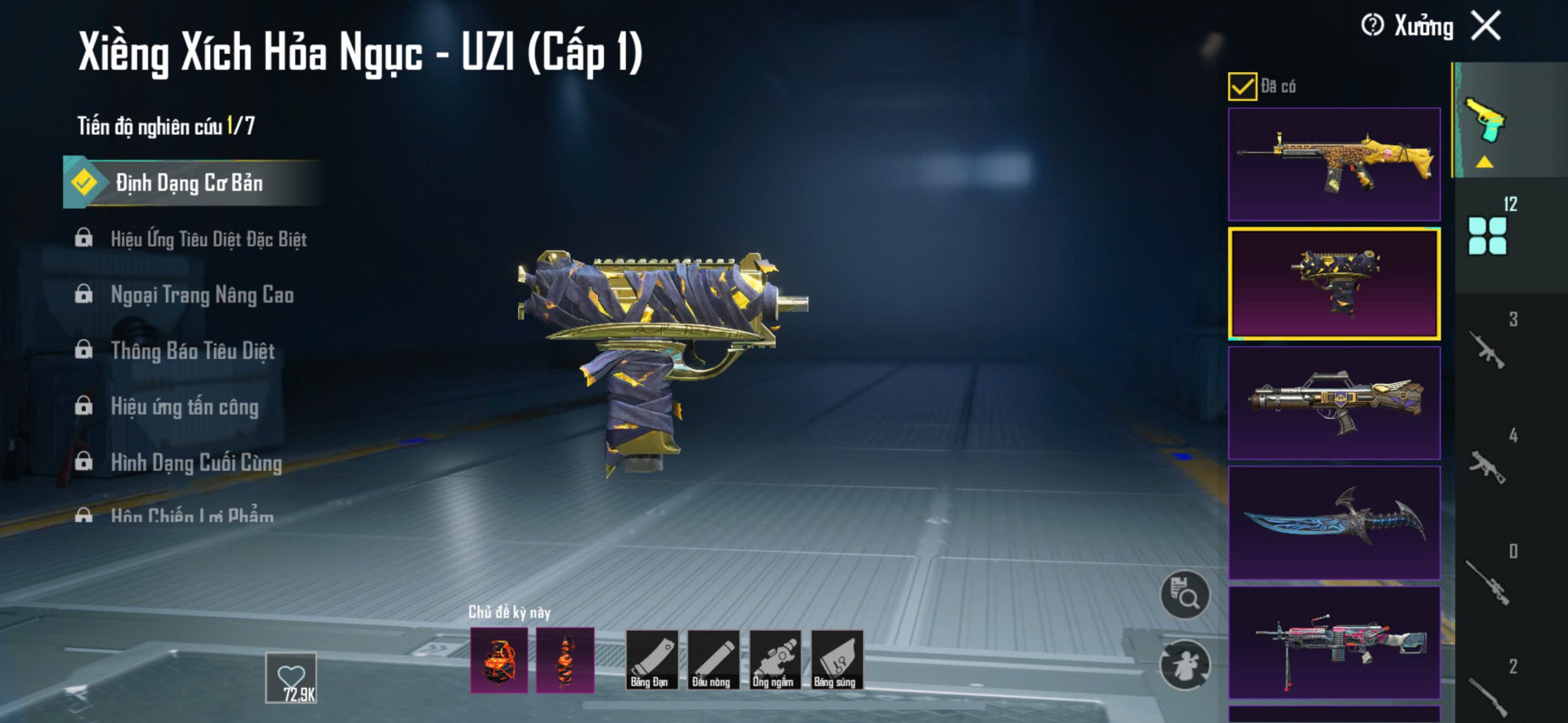The width and height of the screenshot is (1568, 723).
Task: Open the all-items grid category tab
Action: click(1488, 236)
